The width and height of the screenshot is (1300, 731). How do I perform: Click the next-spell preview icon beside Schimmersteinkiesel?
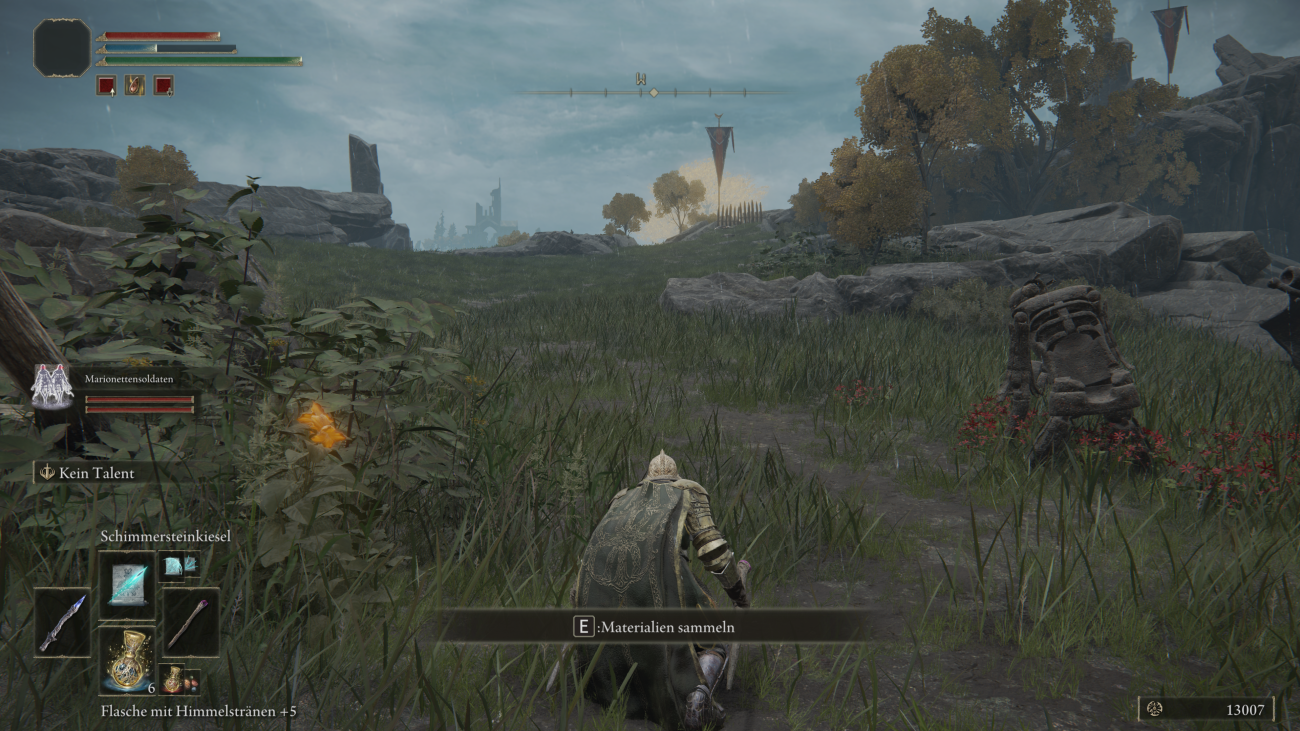[x=180, y=566]
